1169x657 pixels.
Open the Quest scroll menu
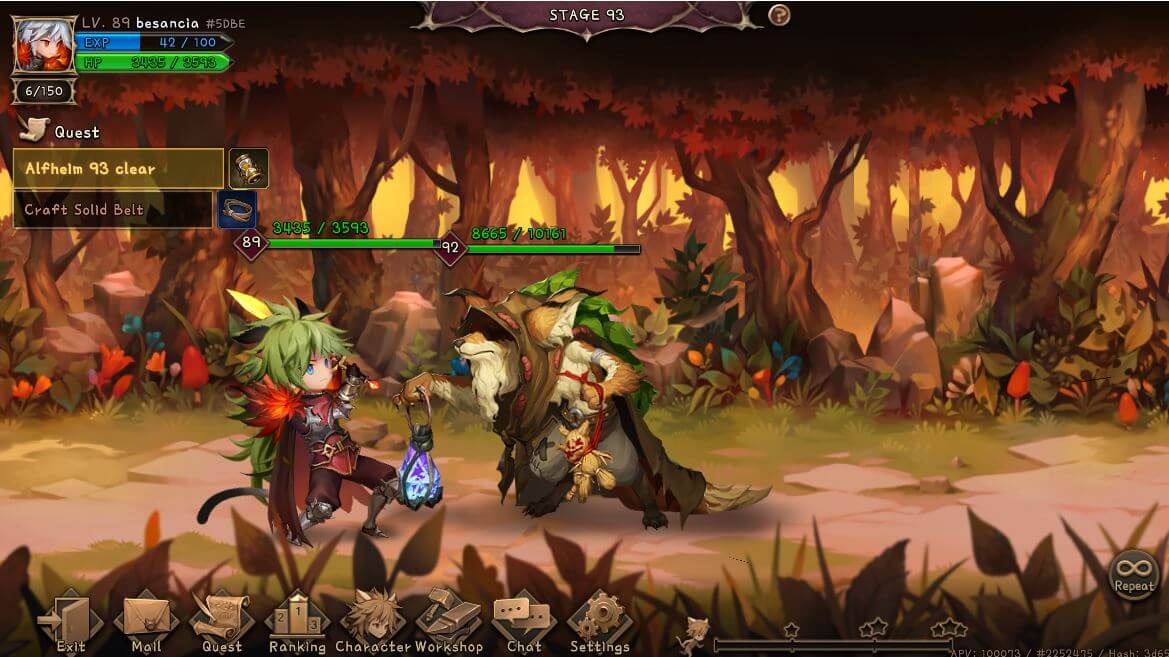coord(222,622)
